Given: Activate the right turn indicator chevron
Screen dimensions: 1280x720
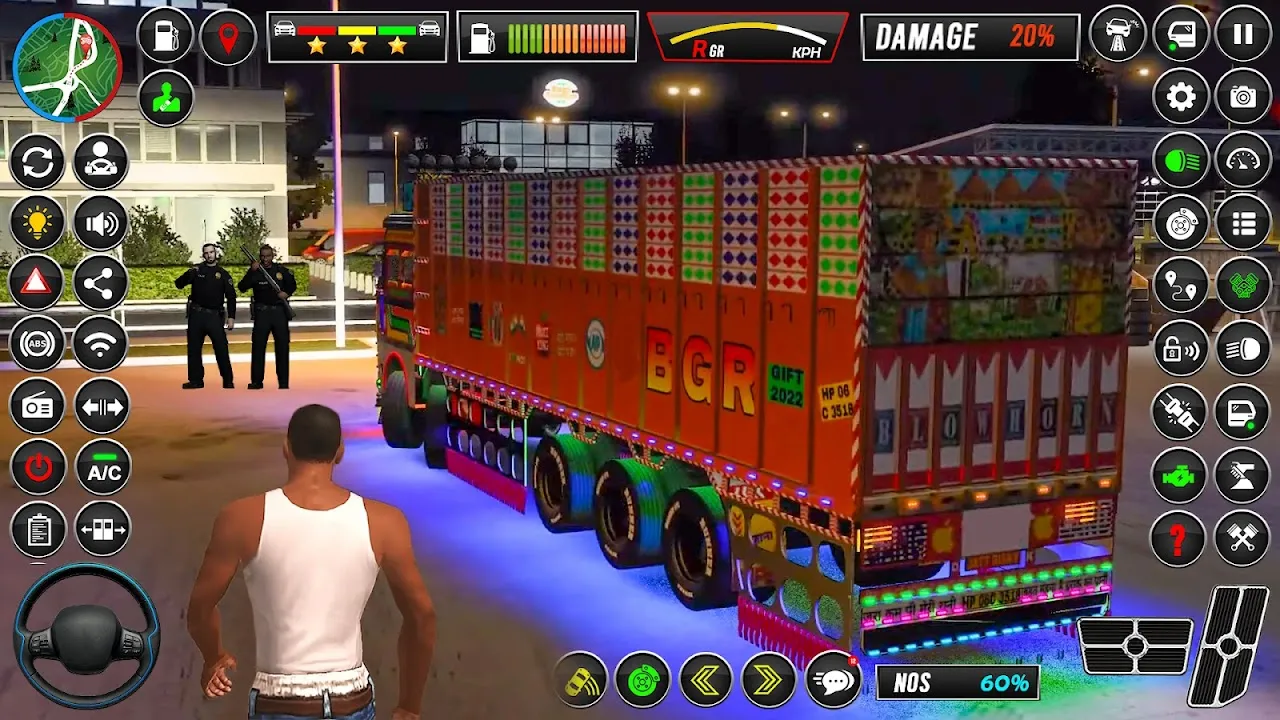Looking at the screenshot, I should (768, 680).
